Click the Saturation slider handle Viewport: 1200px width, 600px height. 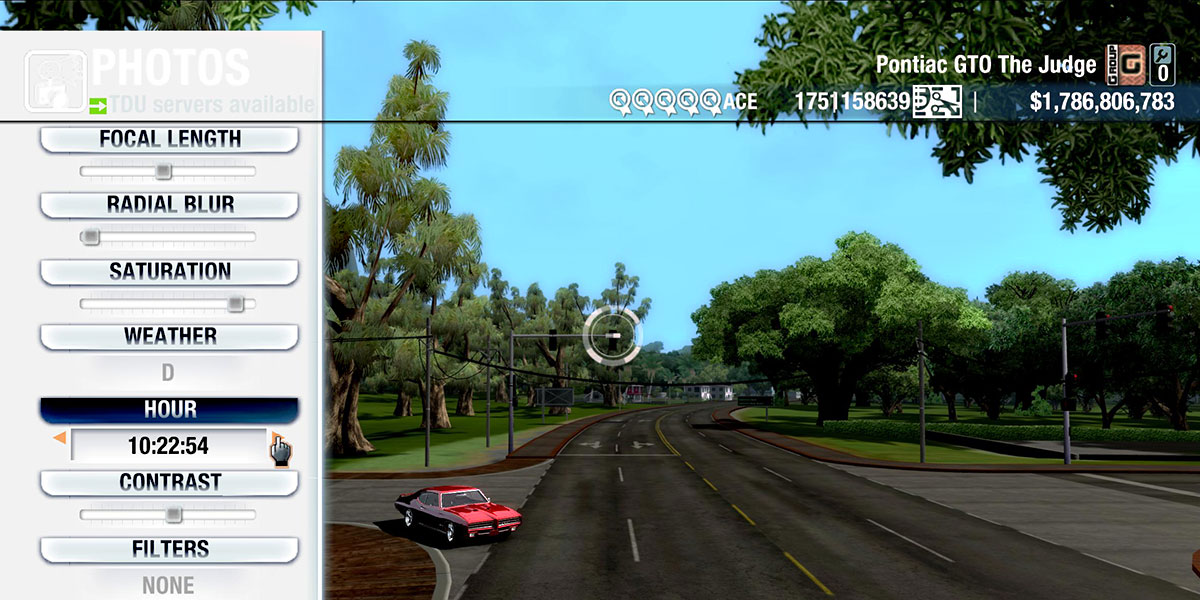click(235, 303)
